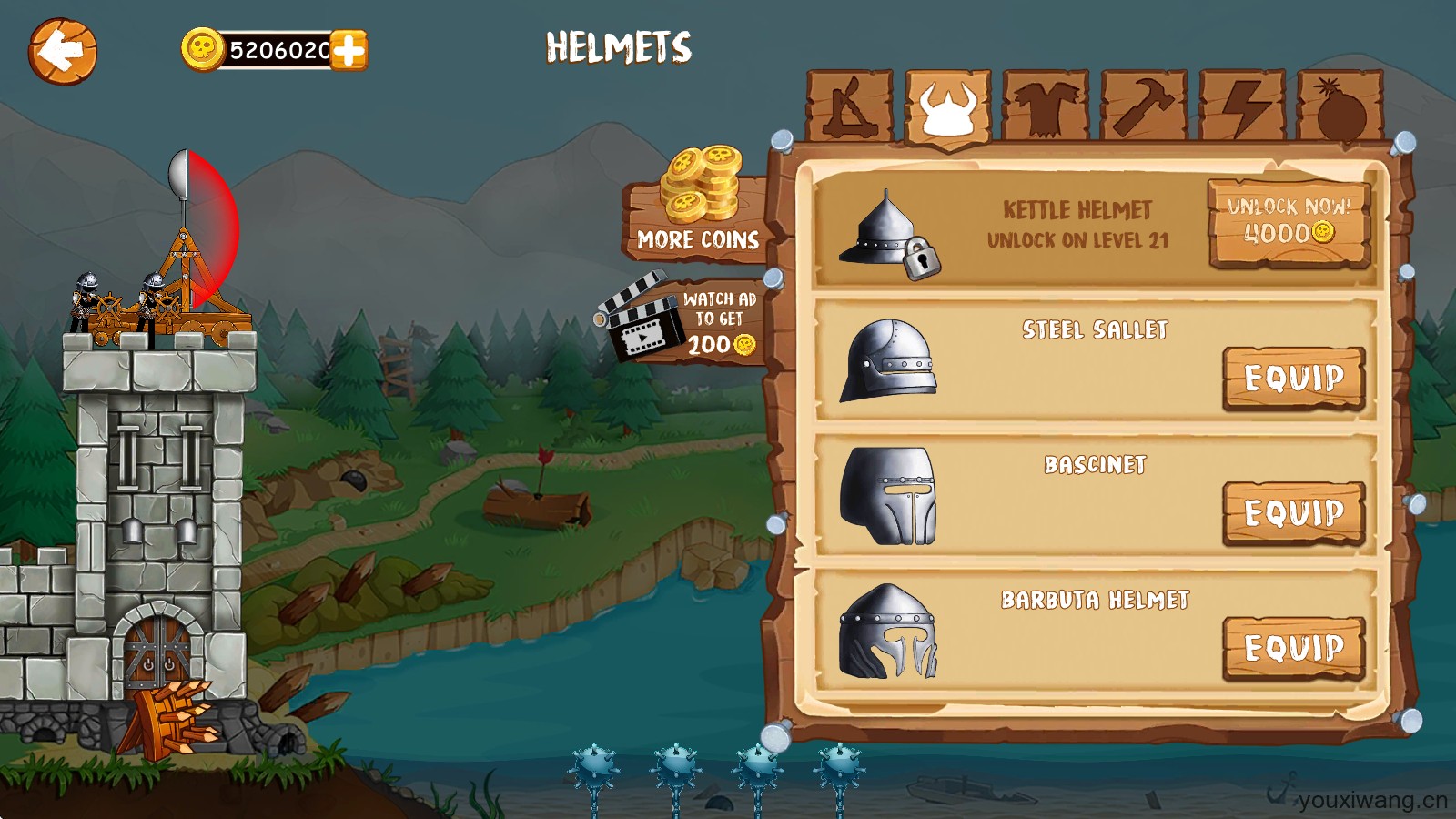Screen dimensions: 1456x819
Task: Equip the Steel Sallet helmet
Action: [x=1293, y=378]
